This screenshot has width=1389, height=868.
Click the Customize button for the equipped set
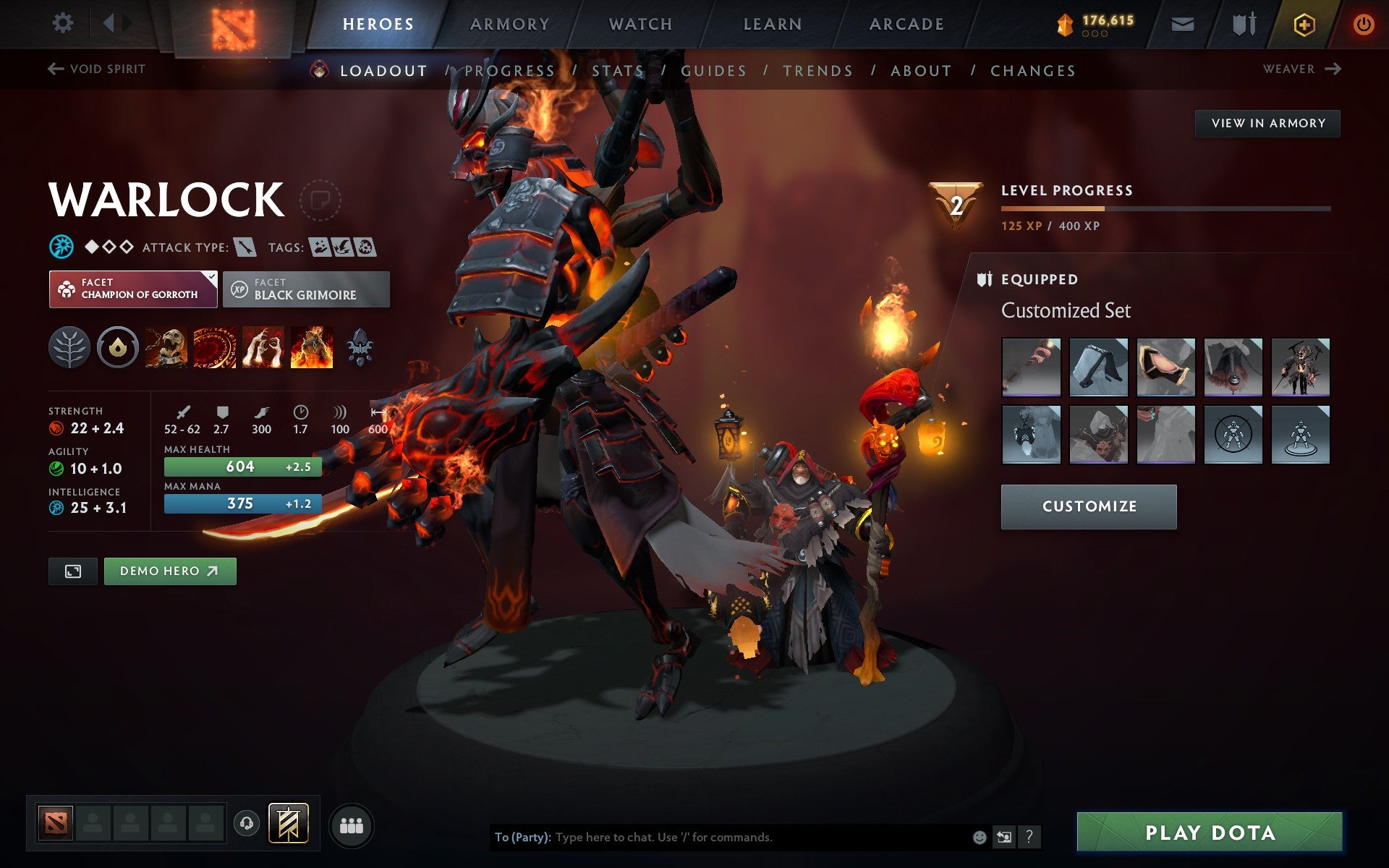pyautogui.click(x=1087, y=506)
